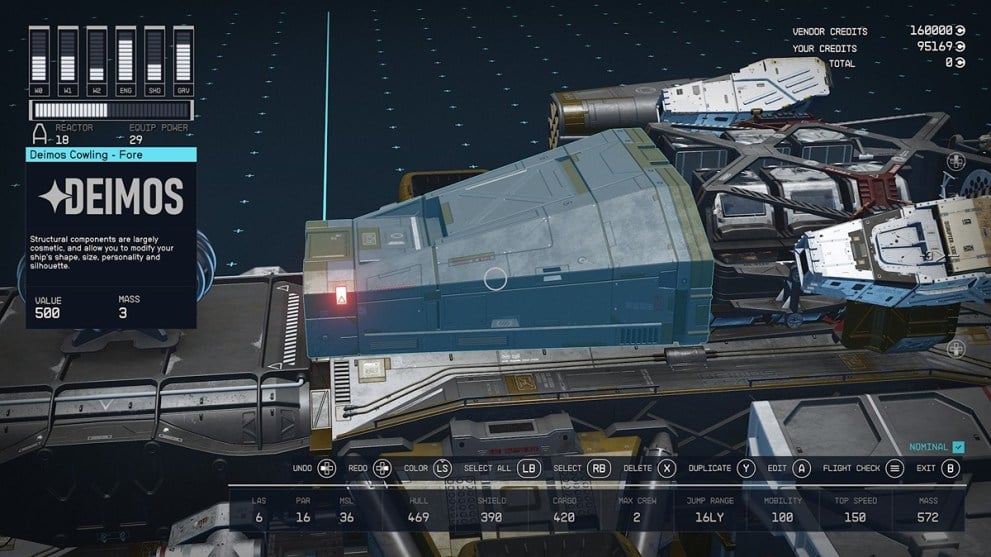The image size is (991, 557).
Task: Open the Color option for this module
Action: (x=442, y=468)
